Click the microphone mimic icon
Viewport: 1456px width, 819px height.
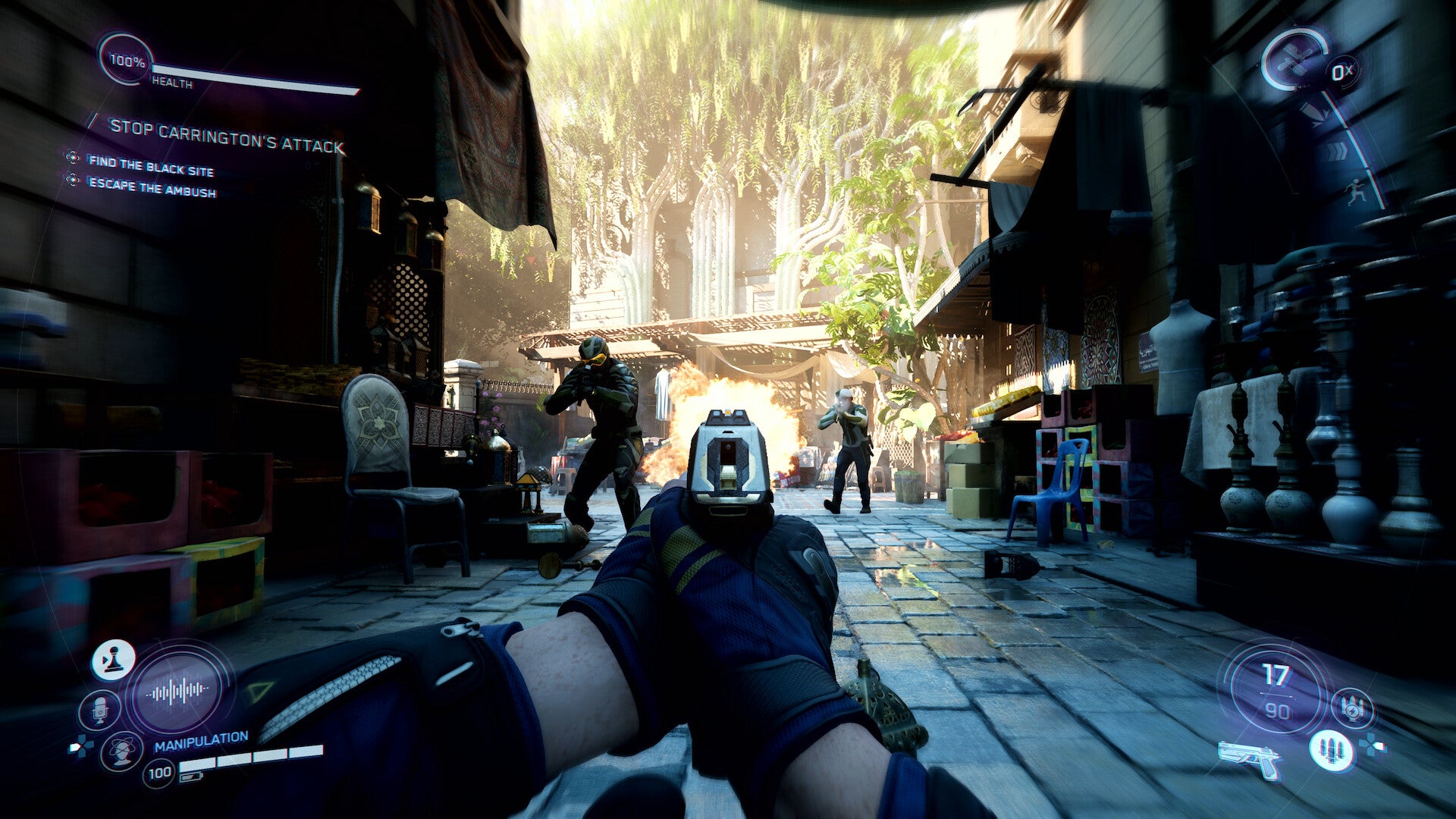click(99, 711)
